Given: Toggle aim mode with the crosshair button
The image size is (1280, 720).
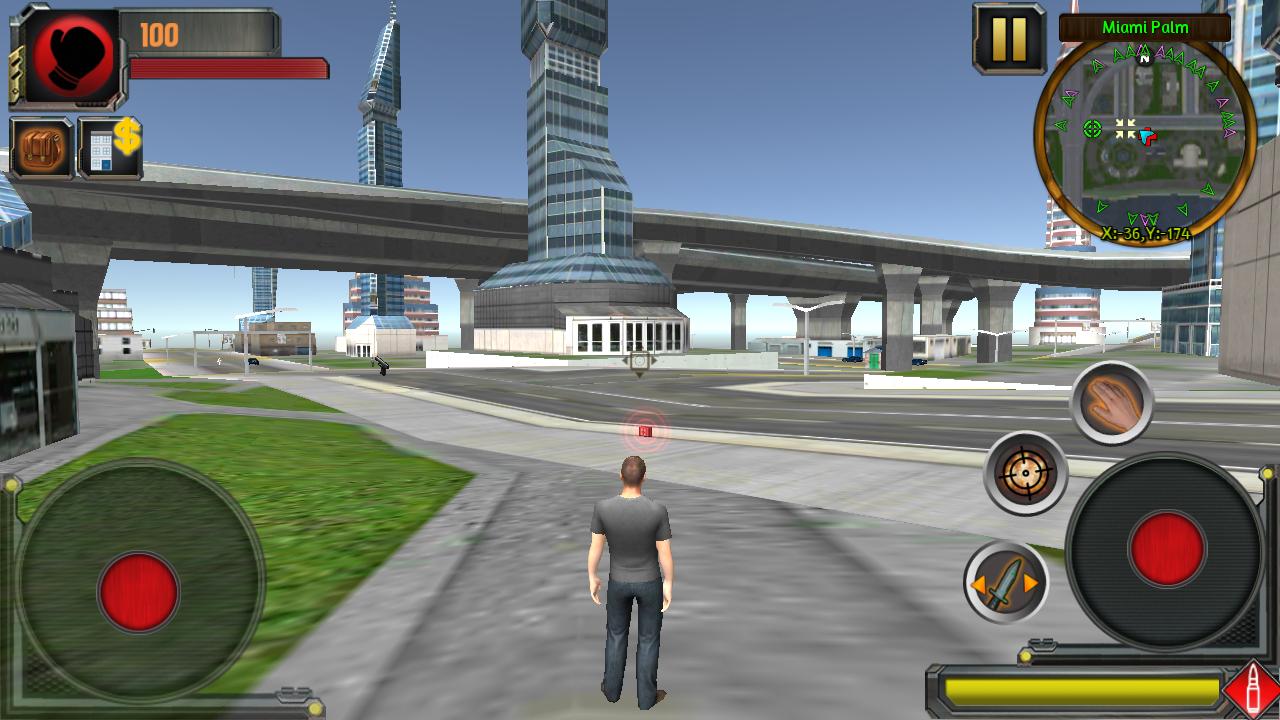Looking at the screenshot, I should (x=1025, y=472).
